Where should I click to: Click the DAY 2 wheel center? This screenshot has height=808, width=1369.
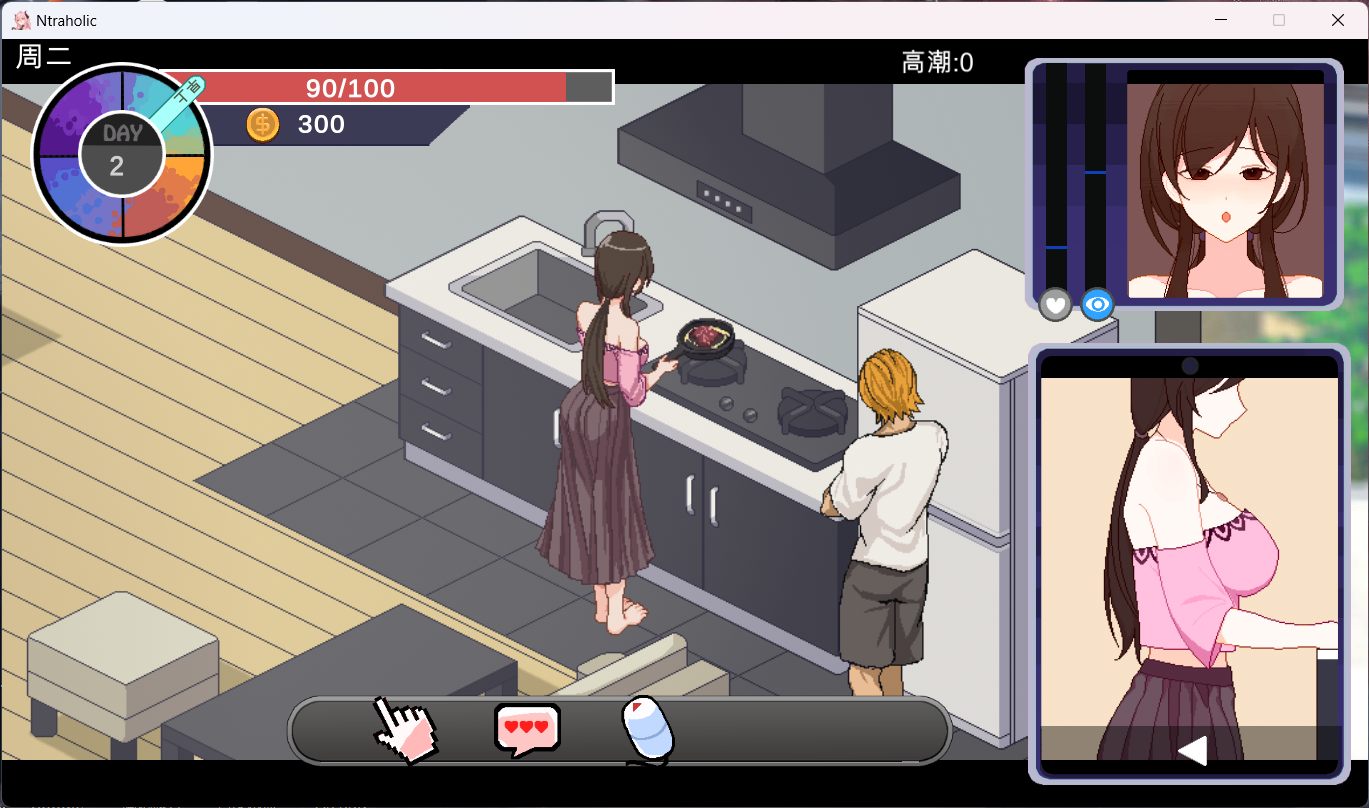(120, 153)
